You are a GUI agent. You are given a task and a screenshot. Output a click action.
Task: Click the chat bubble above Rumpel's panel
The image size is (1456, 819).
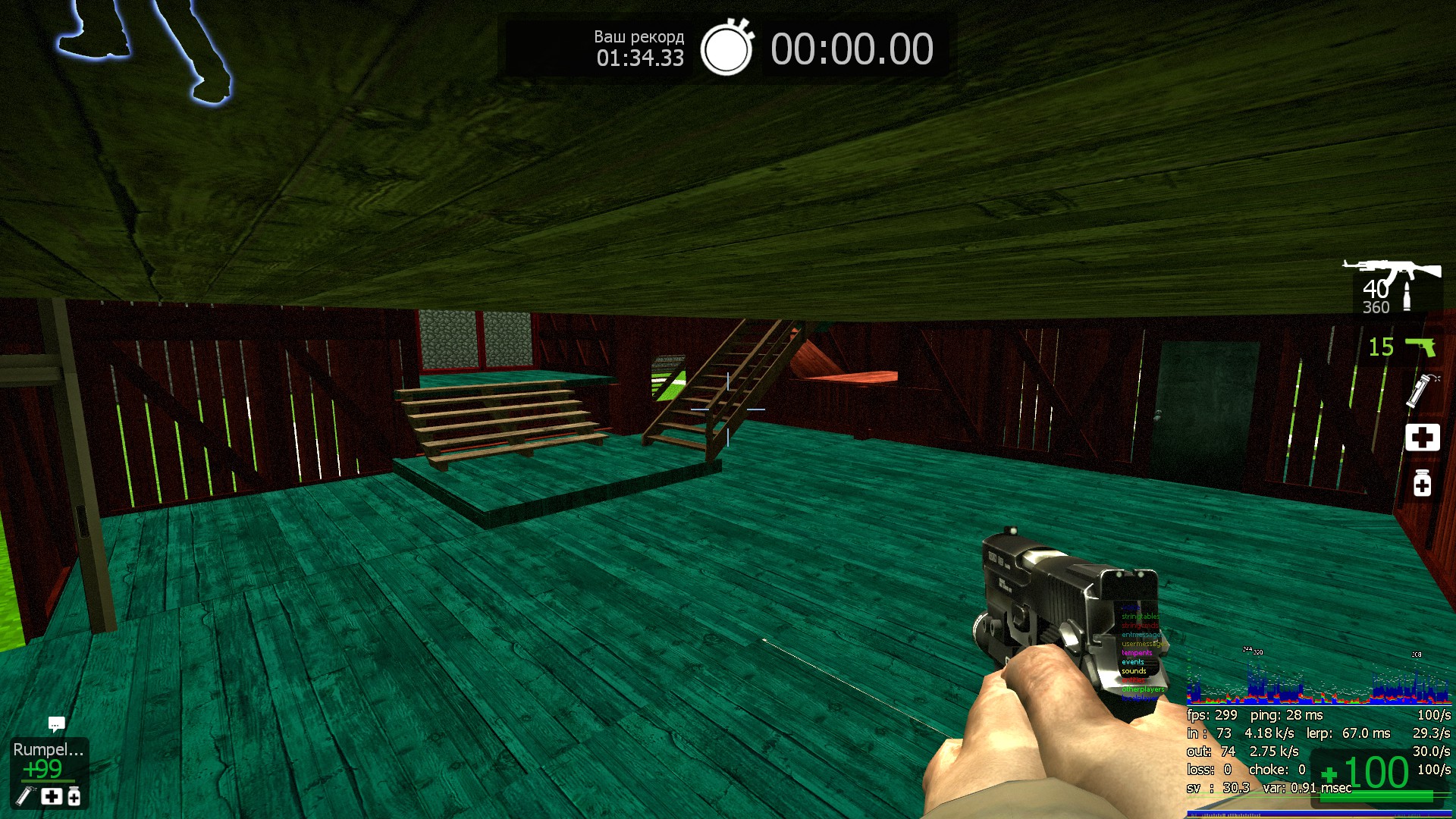pos(56,724)
